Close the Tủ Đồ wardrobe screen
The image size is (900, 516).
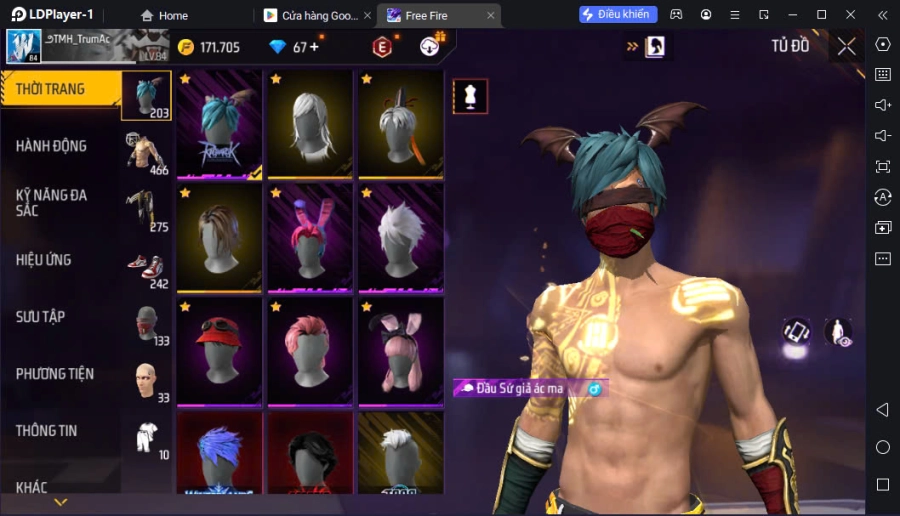pos(846,46)
